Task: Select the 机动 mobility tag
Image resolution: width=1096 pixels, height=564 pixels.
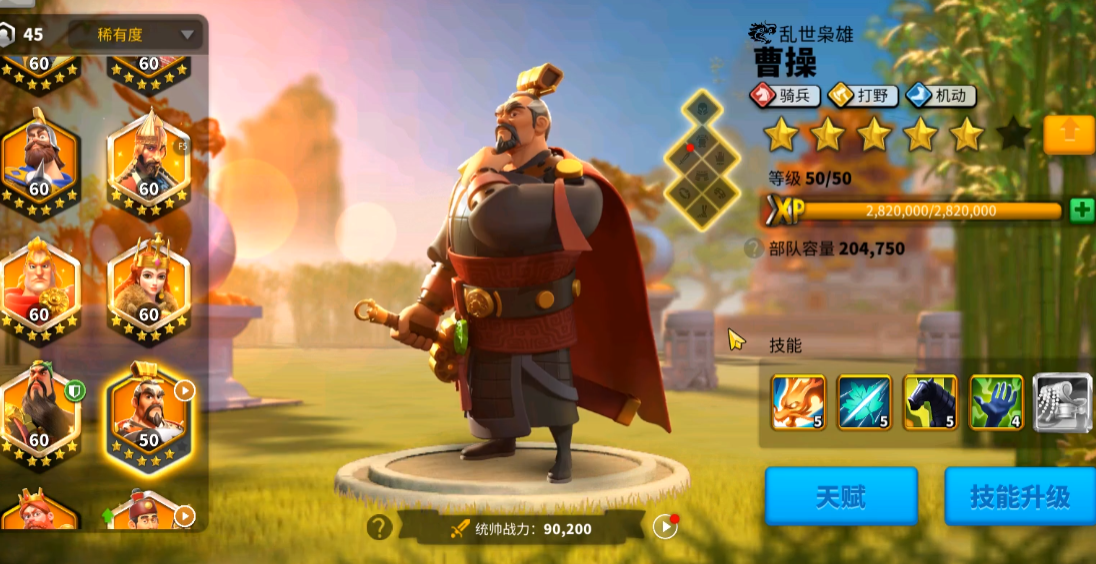Action: pos(941,96)
